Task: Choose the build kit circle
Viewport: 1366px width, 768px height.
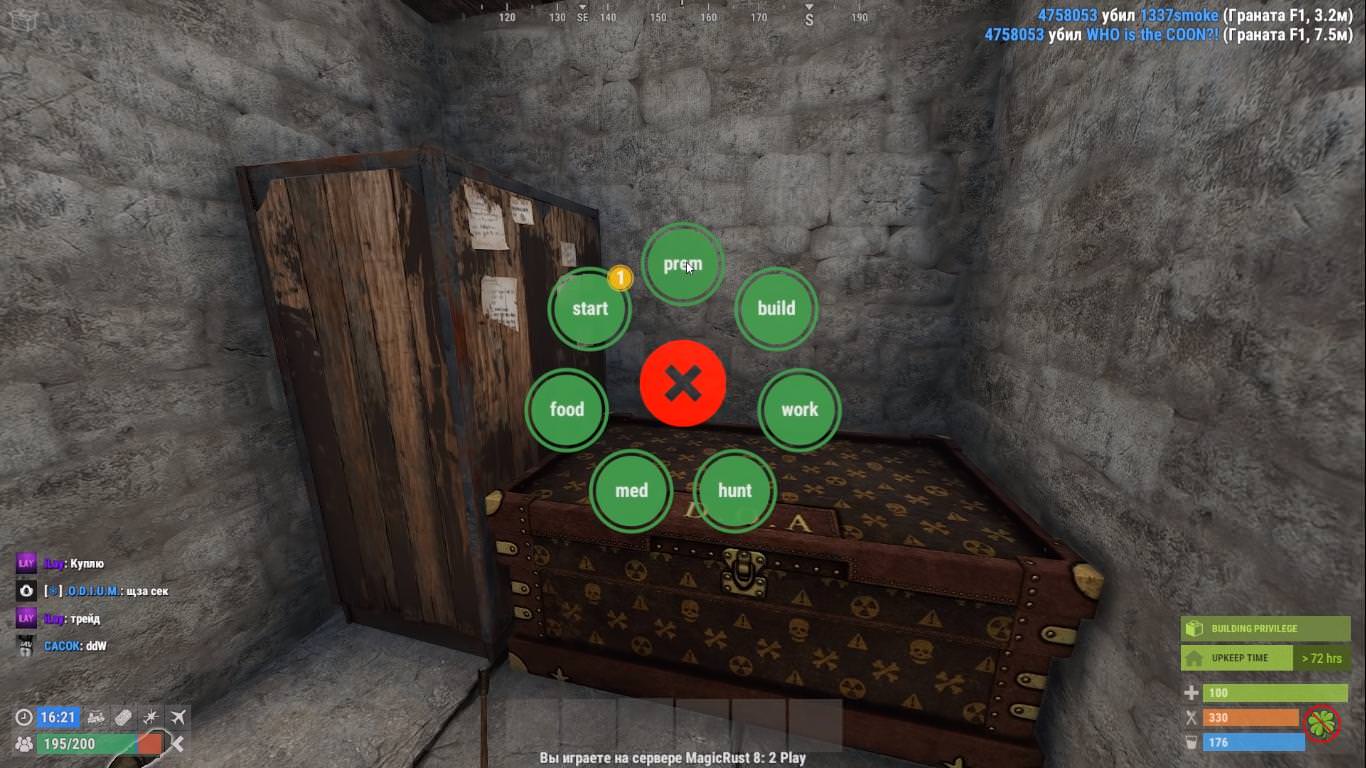Action: (776, 309)
